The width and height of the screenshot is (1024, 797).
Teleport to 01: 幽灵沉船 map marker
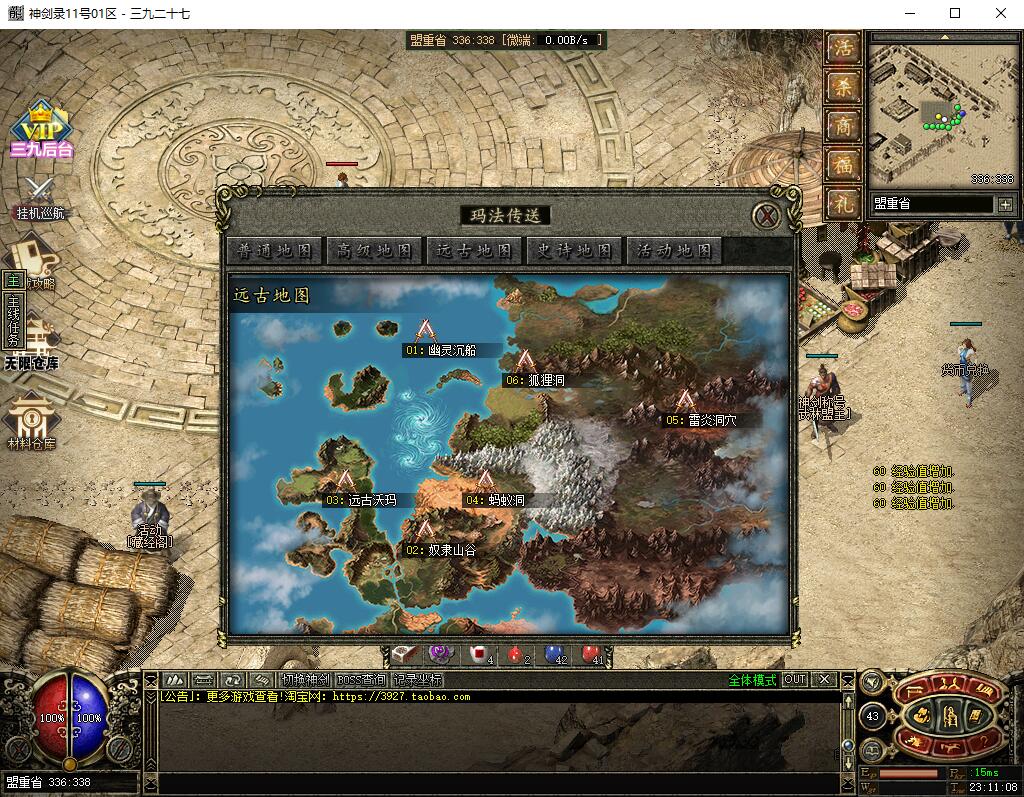(x=427, y=331)
